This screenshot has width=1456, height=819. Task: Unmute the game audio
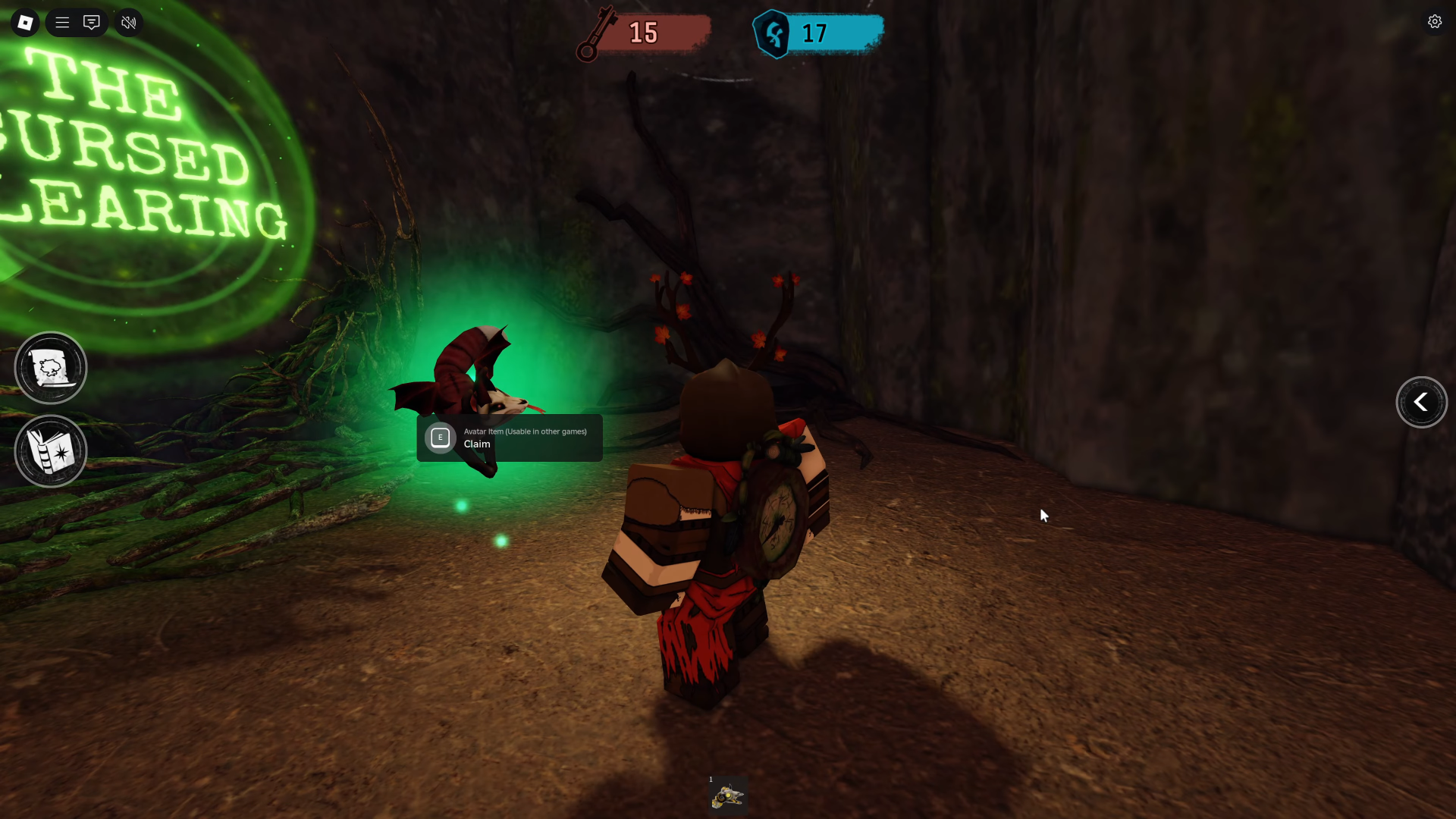[128, 22]
